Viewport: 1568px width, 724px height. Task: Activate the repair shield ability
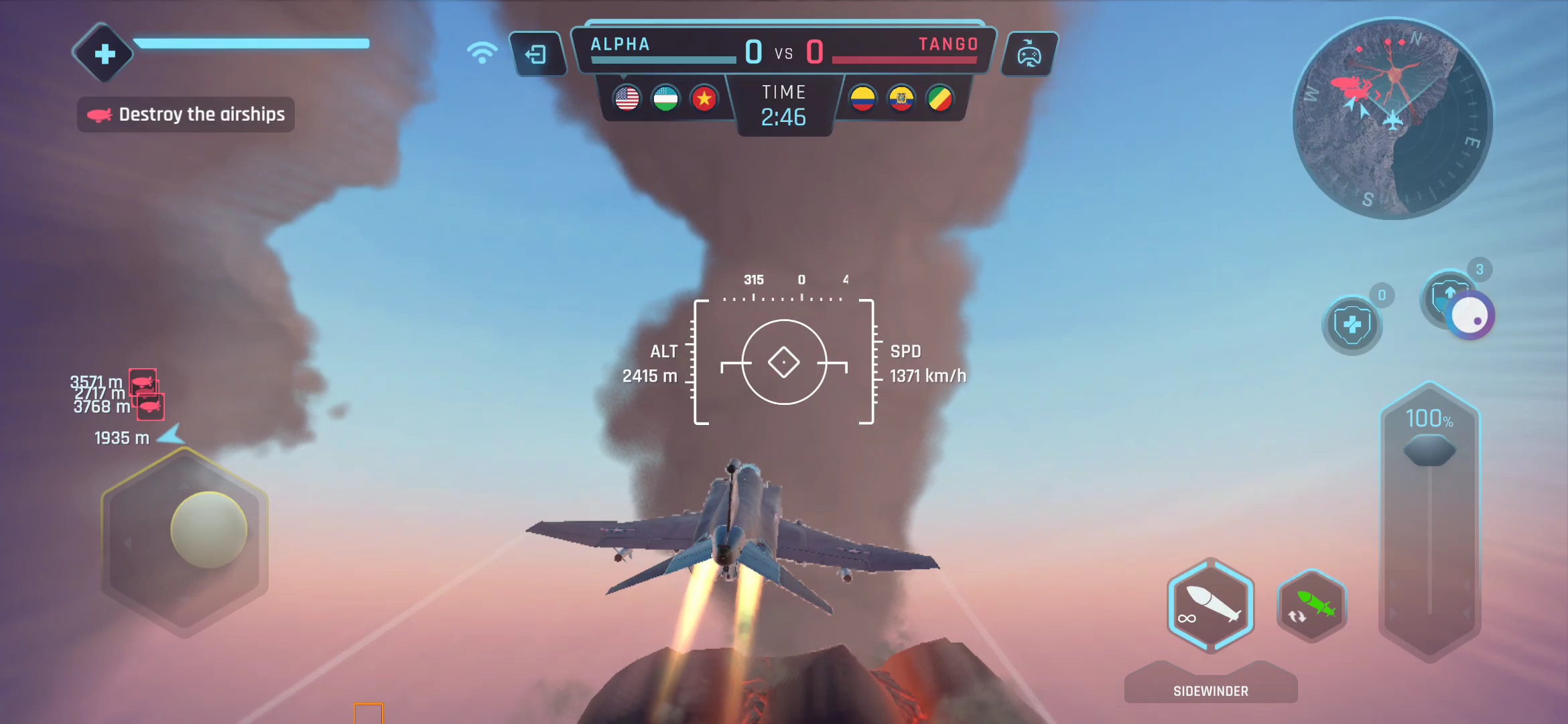[1352, 325]
